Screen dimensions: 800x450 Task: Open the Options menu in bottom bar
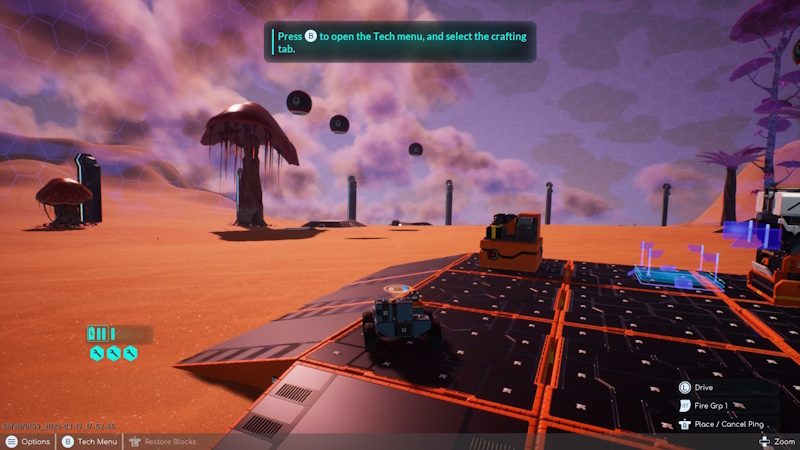point(27,441)
